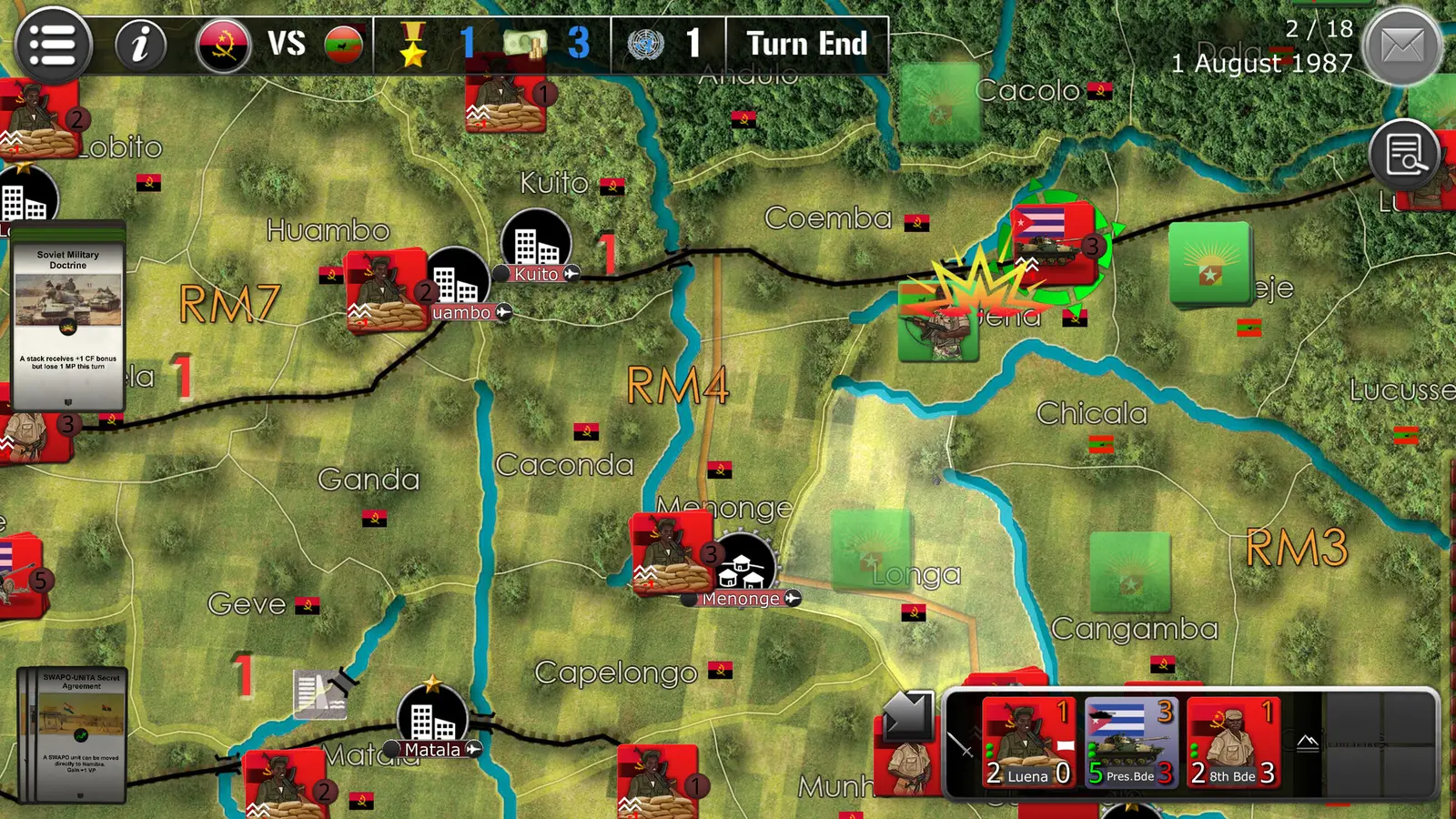Viewport: 1456px width, 819px height.
Task: Open the hamburger menu button
Action: point(52,42)
